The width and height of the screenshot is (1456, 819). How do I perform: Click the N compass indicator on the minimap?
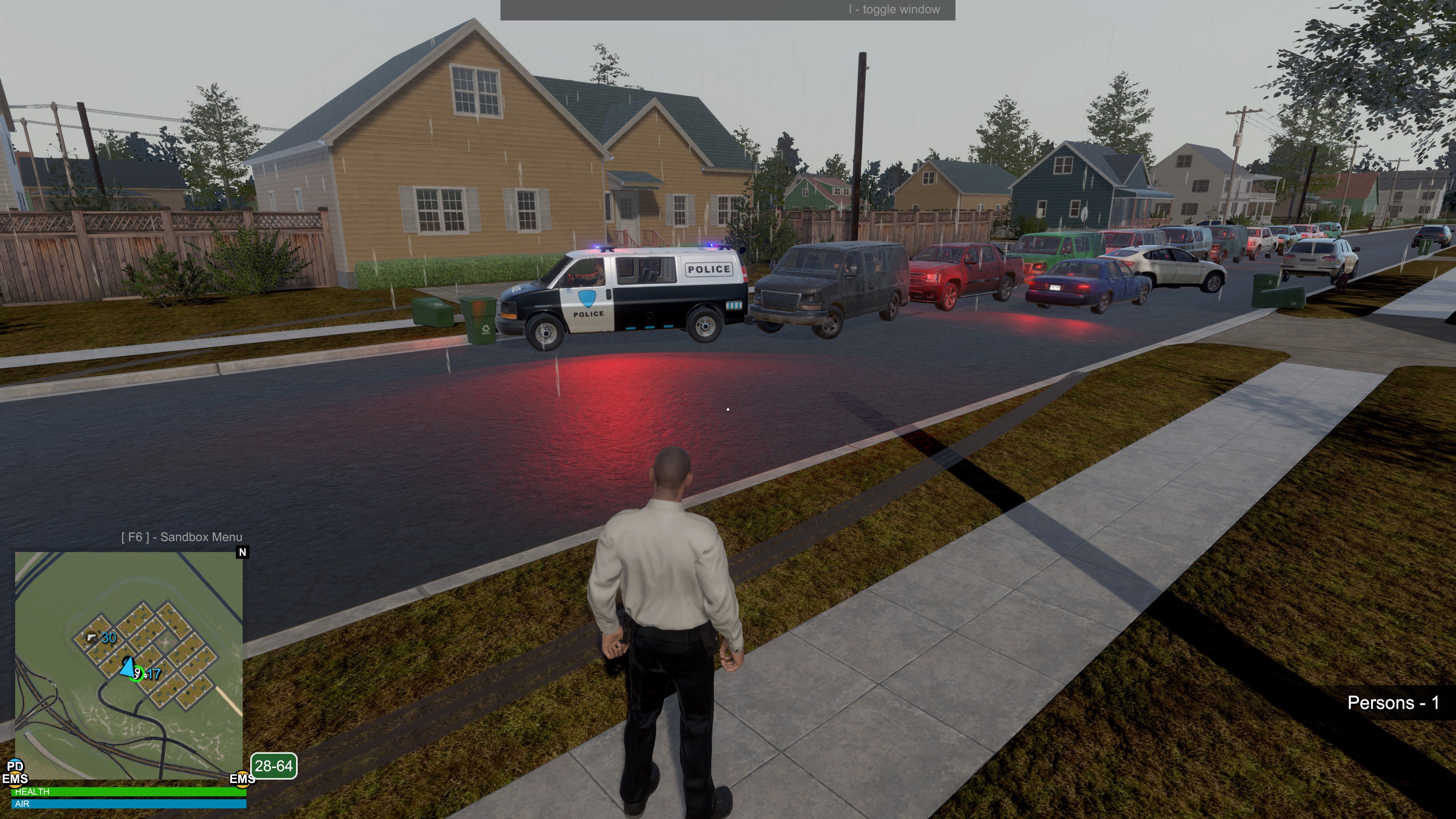coord(243,552)
